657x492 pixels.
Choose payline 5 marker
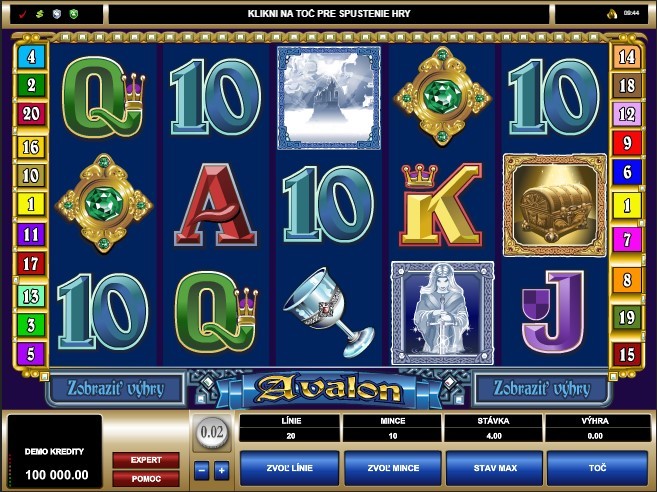click(31, 353)
